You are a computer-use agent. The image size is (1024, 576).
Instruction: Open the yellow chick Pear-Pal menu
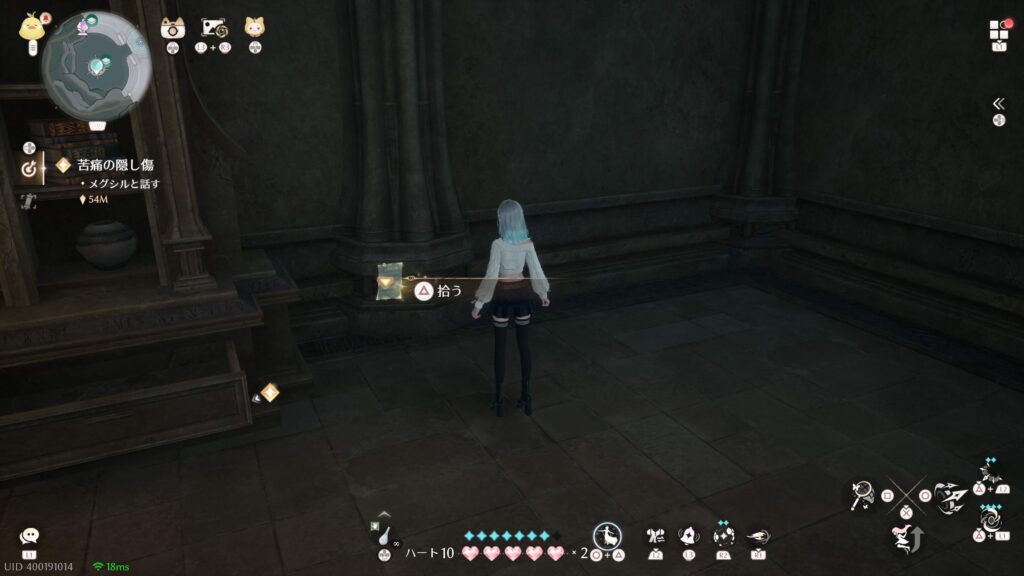coord(30,27)
